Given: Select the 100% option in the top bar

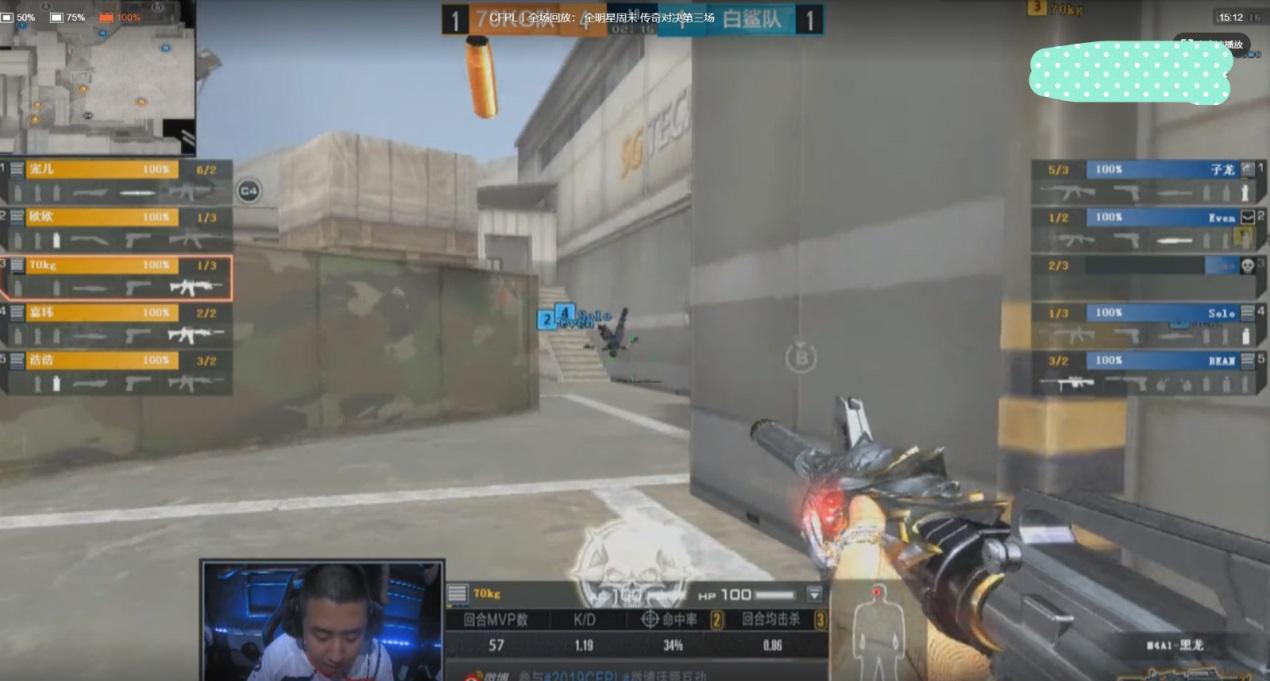Looking at the screenshot, I should (x=120, y=17).
